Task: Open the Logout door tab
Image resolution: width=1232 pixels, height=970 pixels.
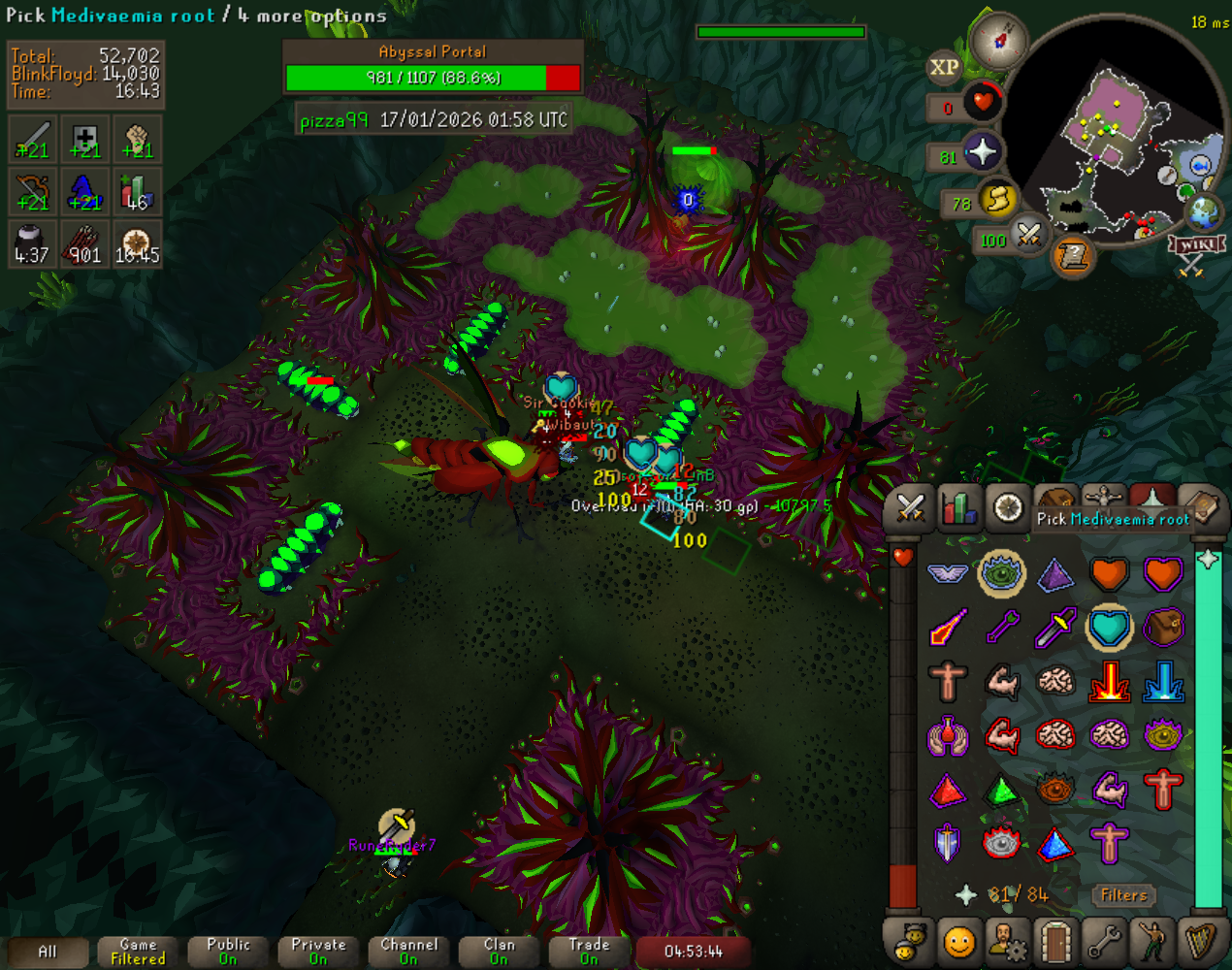Action: click(1055, 941)
